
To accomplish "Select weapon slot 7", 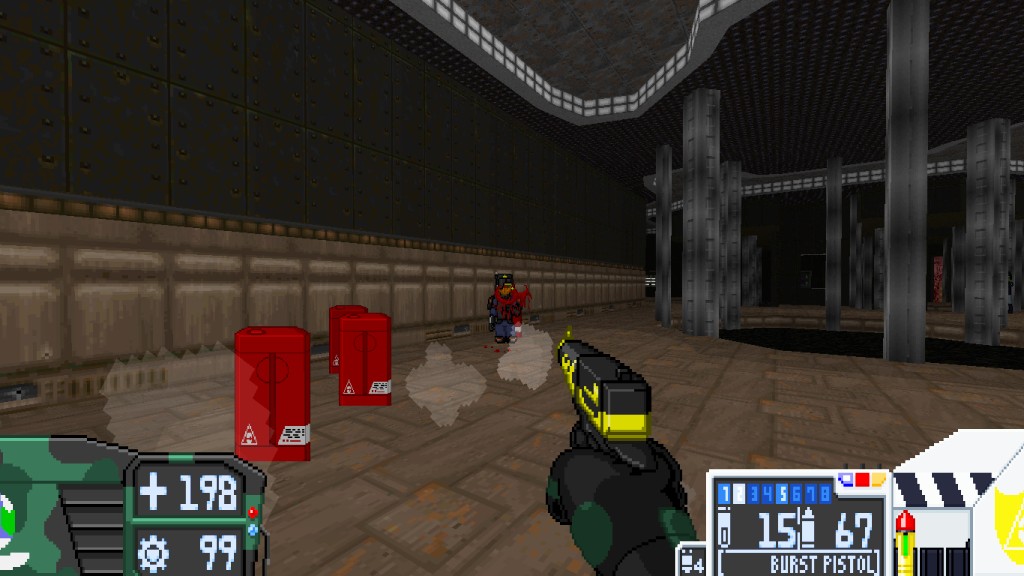I will pos(811,494).
